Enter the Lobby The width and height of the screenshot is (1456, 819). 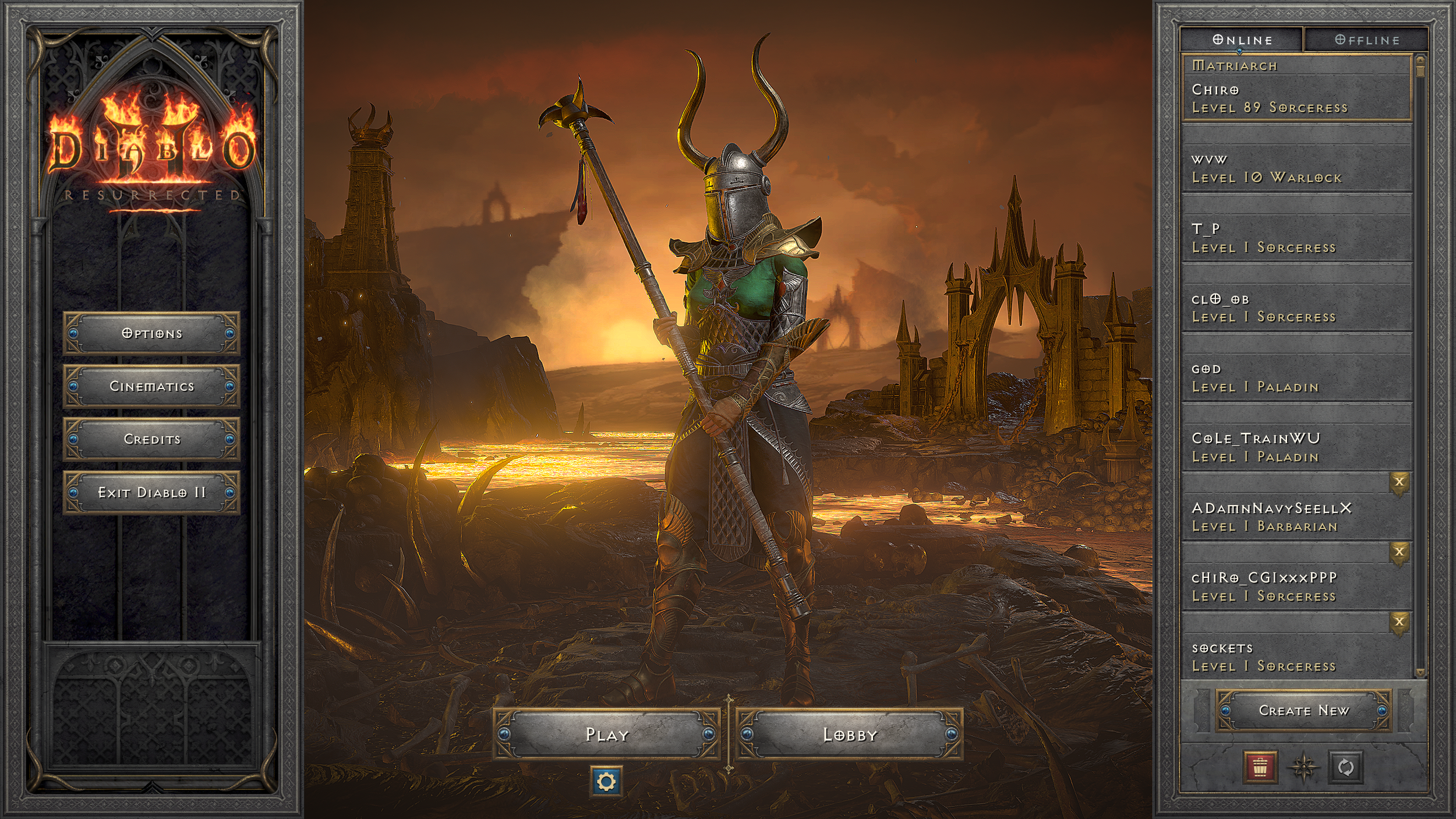(x=849, y=735)
